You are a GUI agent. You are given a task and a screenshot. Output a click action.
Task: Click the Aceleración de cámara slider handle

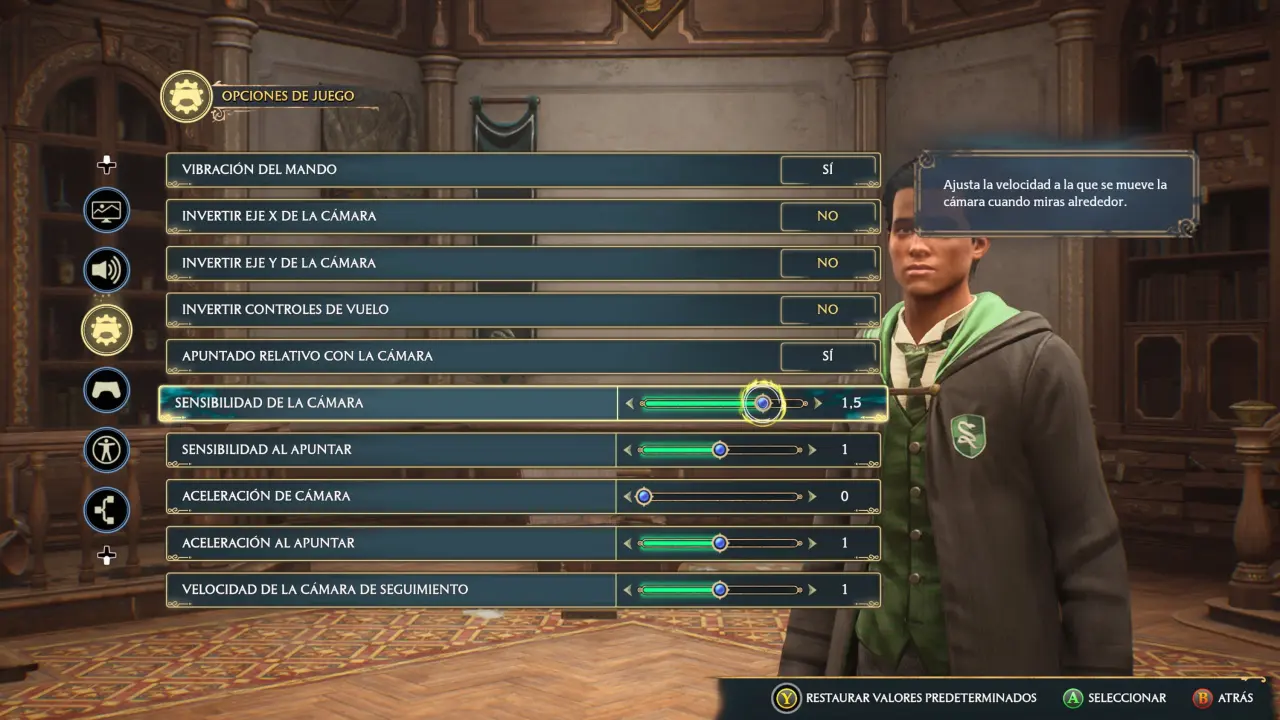[644, 496]
